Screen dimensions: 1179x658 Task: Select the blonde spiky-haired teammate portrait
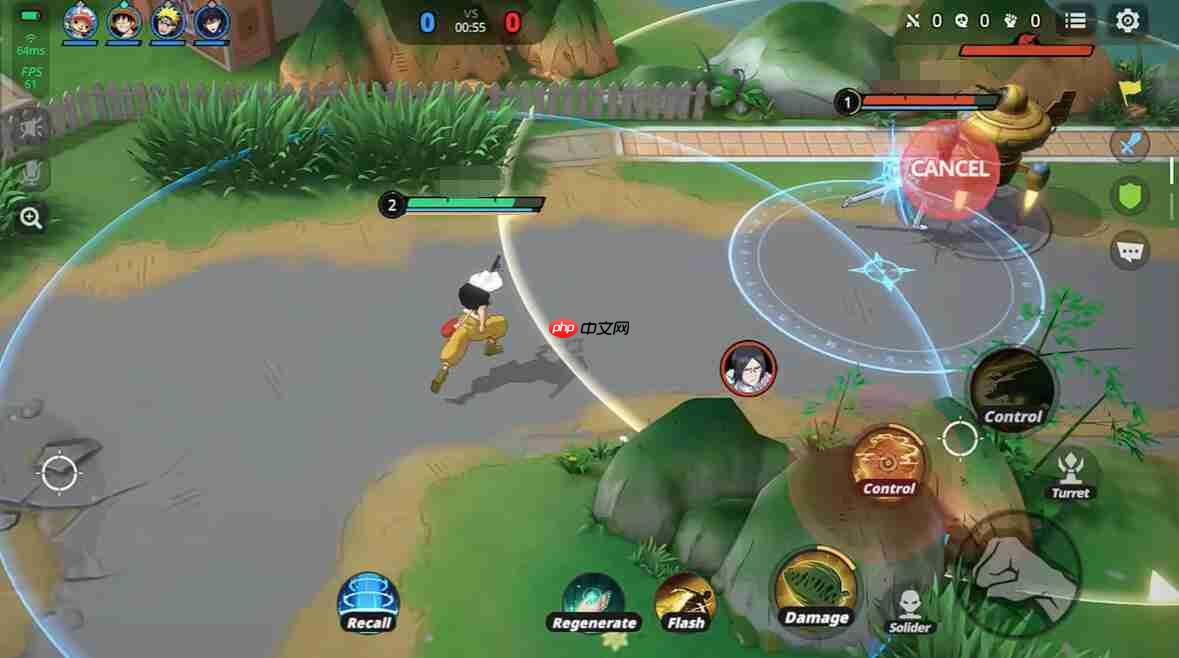point(168,22)
